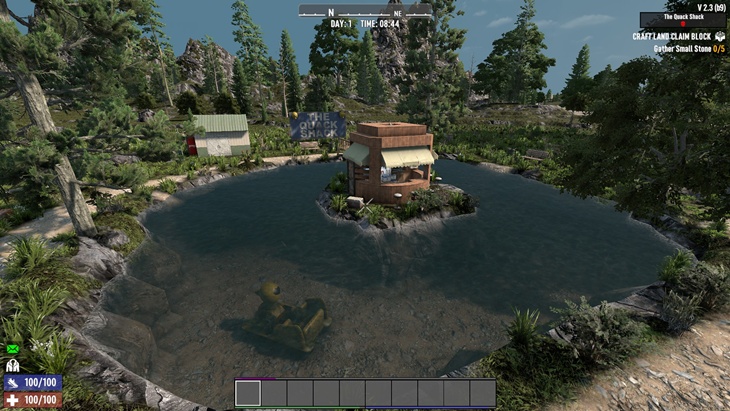Click The Quack Shack location banner

coord(682,20)
